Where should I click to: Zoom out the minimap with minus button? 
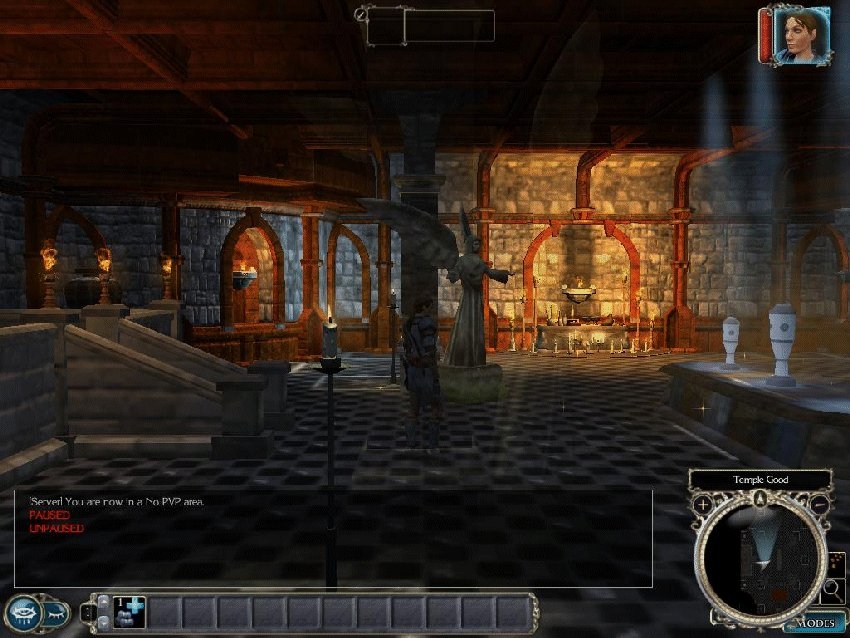[x=819, y=503]
